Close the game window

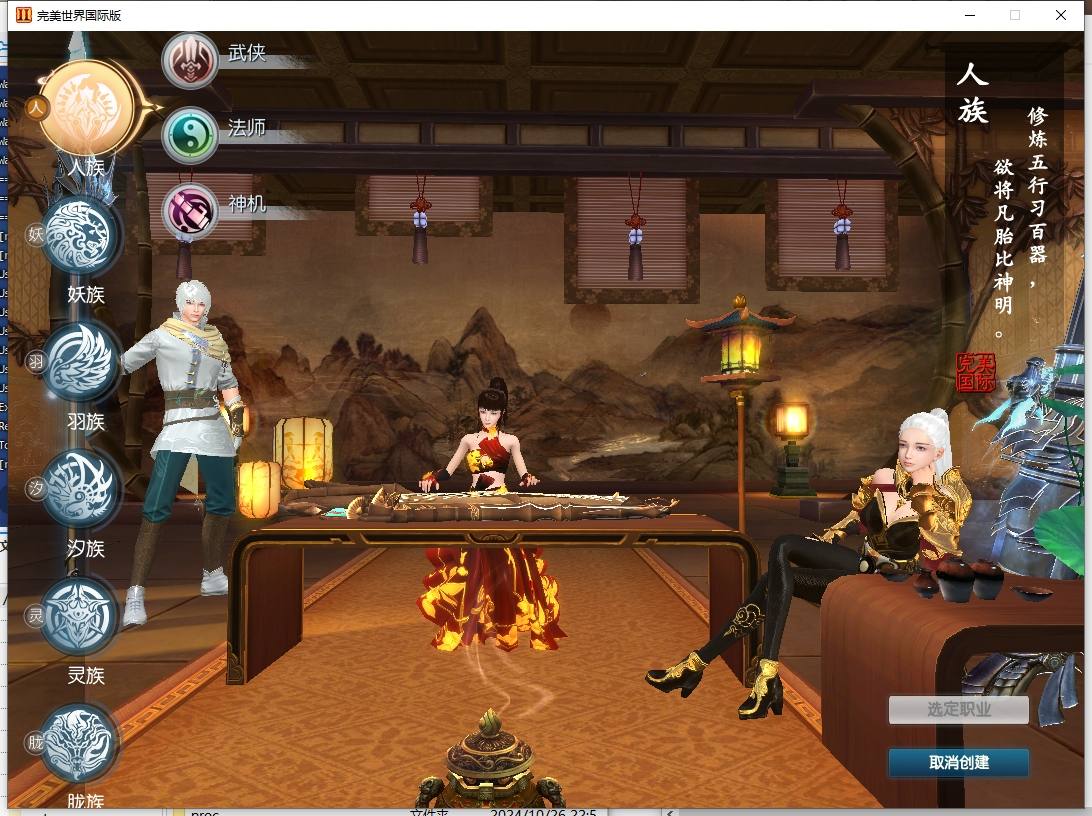[x=1061, y=15]
